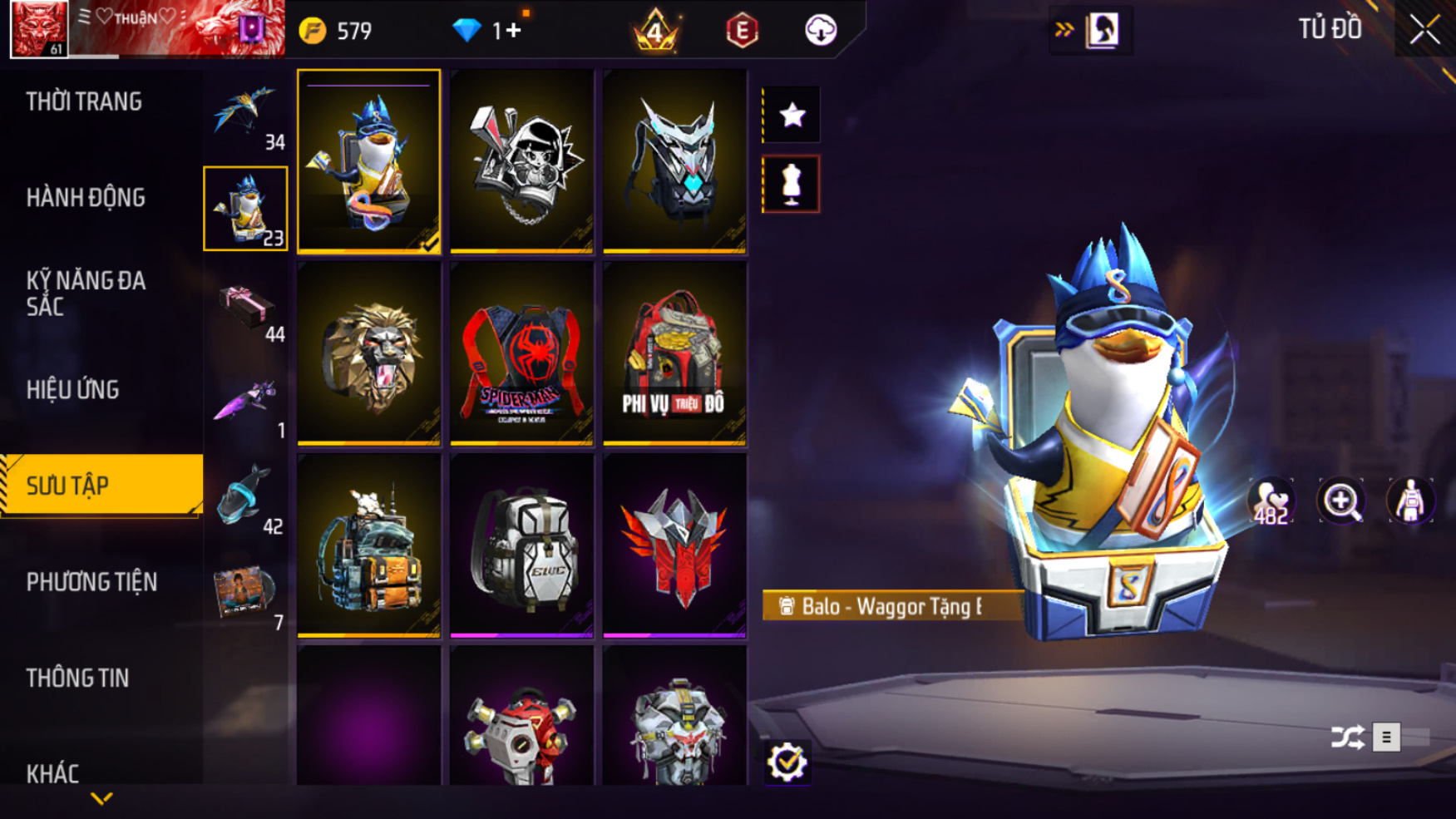
Task: Open the Hiệu Ứng tab
Action: click(x=73, y=390)
